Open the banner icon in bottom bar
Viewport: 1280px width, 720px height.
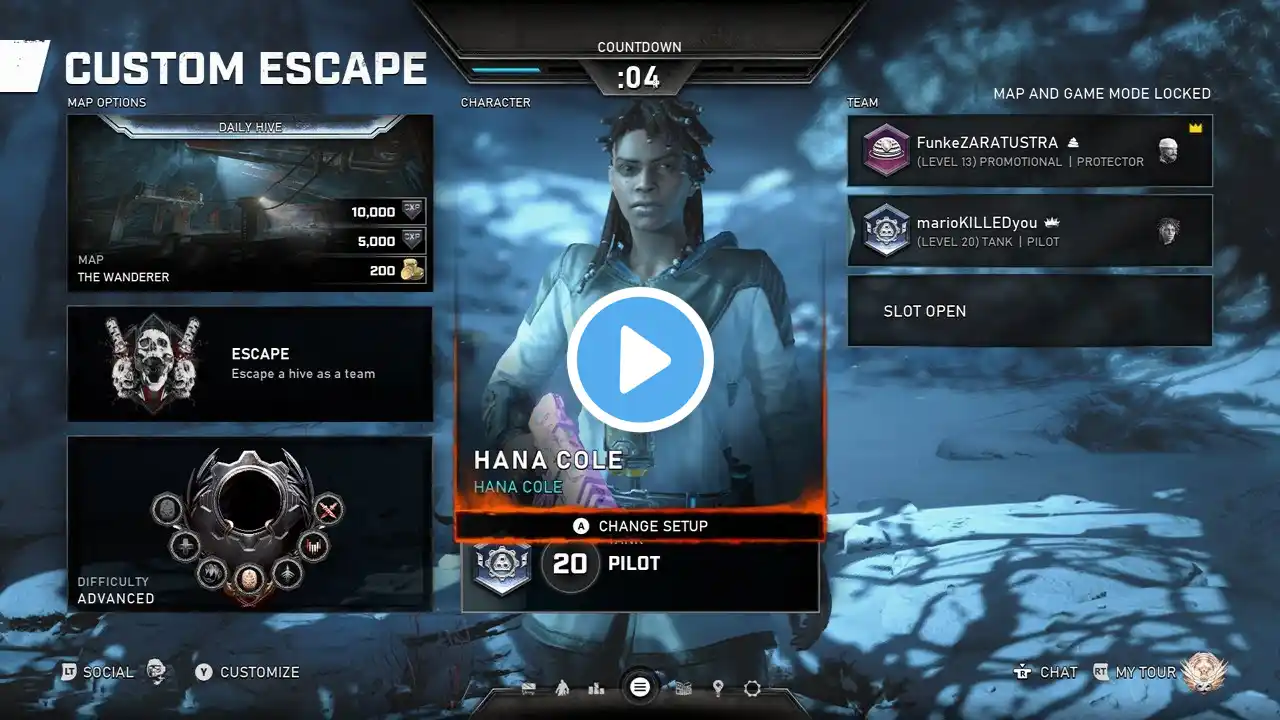529,688
